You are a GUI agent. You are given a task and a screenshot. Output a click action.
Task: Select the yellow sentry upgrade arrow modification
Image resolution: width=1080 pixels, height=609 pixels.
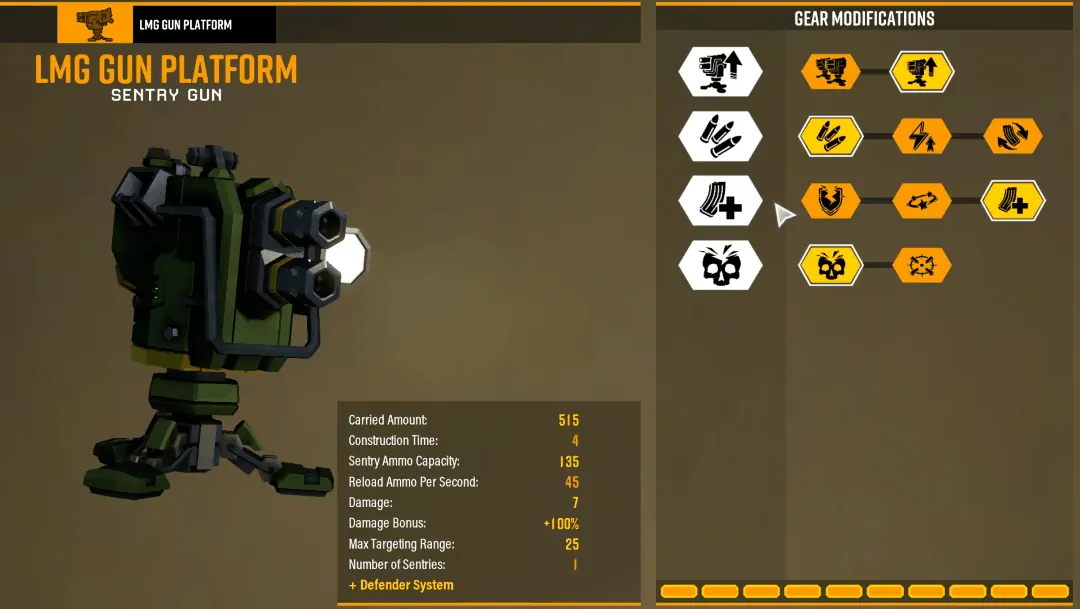pos(922,72)
